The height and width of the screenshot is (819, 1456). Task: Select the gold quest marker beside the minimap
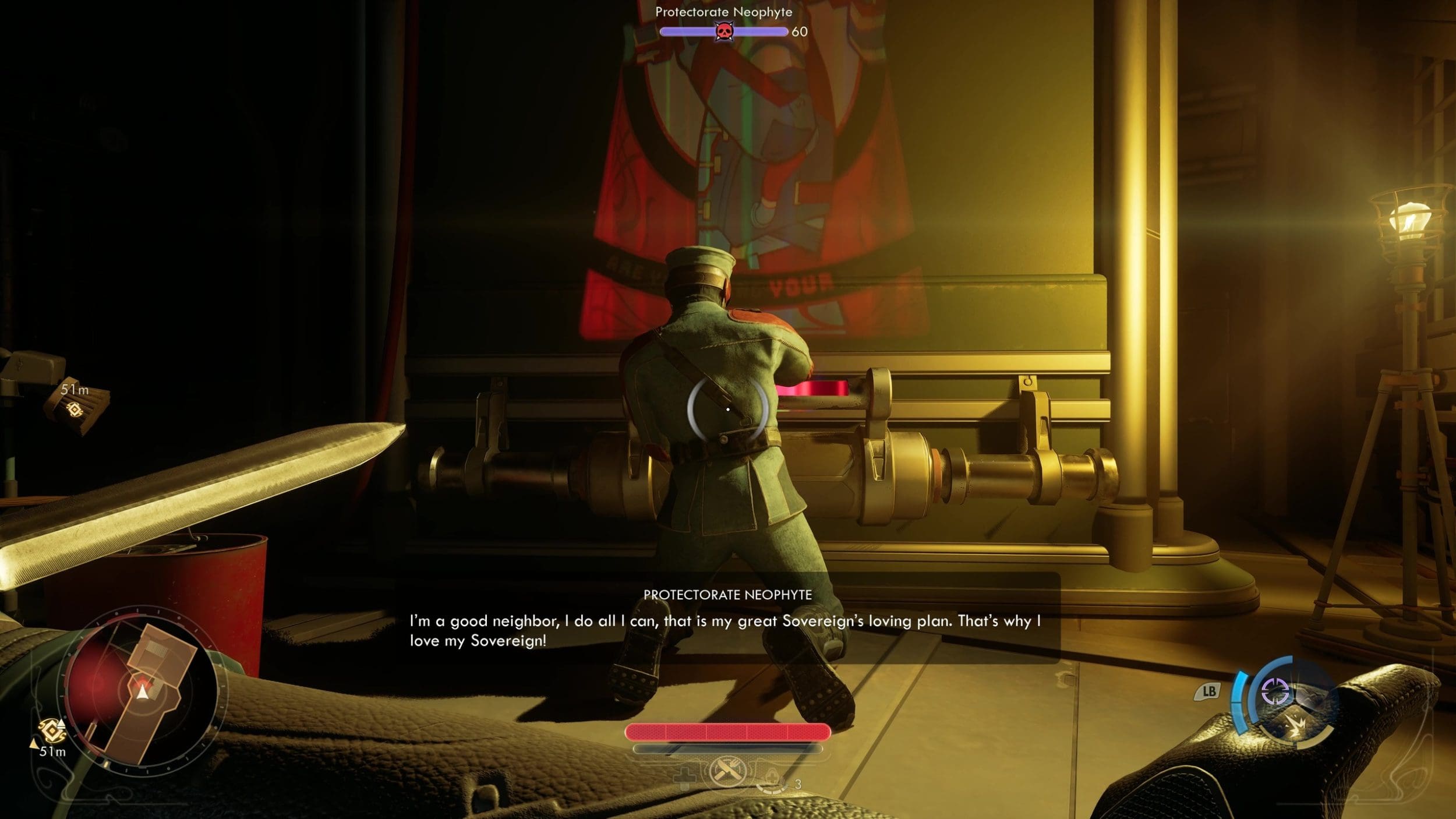(x=51, y=729)
